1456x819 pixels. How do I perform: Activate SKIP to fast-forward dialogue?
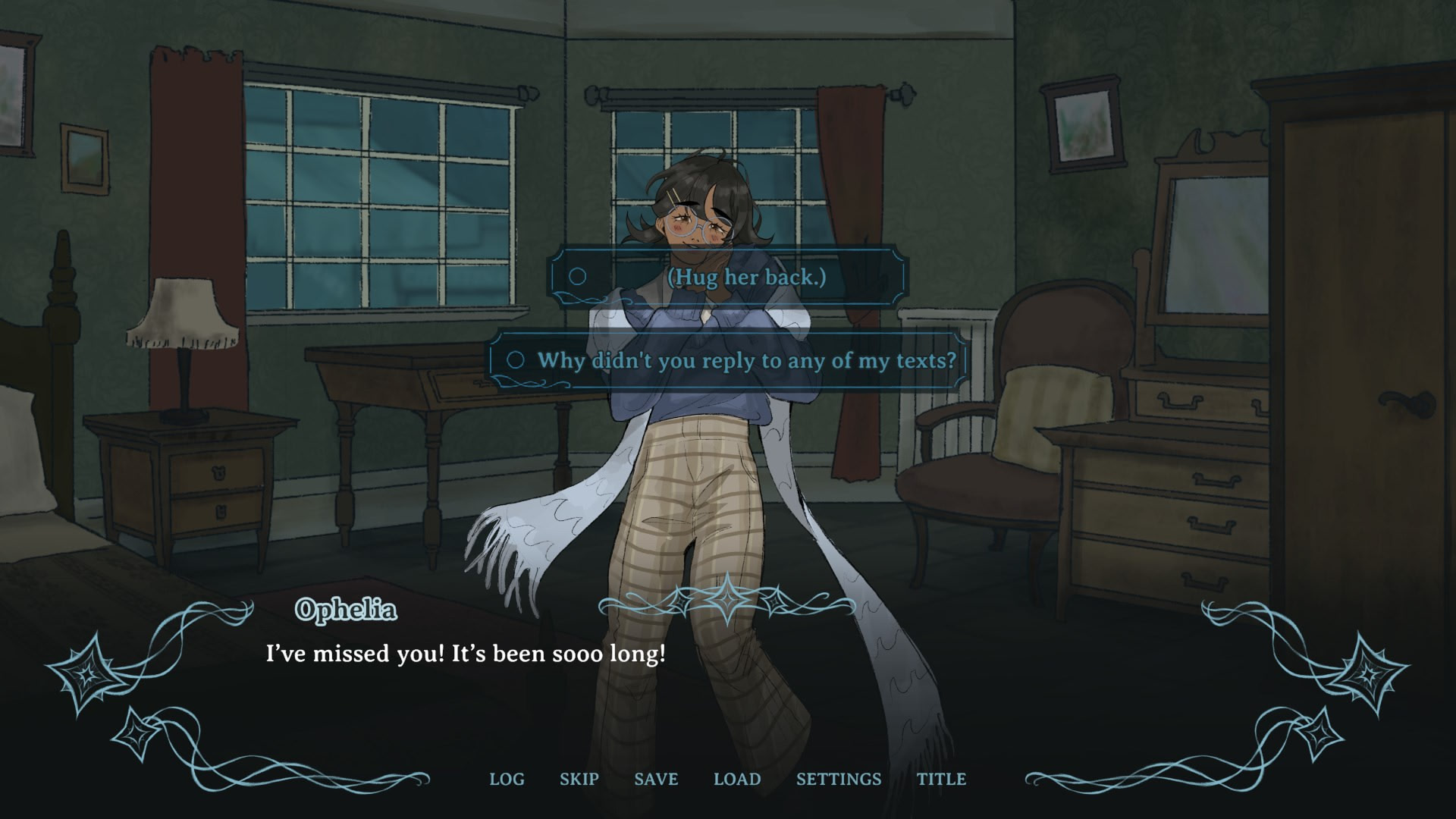pos(579,779)
